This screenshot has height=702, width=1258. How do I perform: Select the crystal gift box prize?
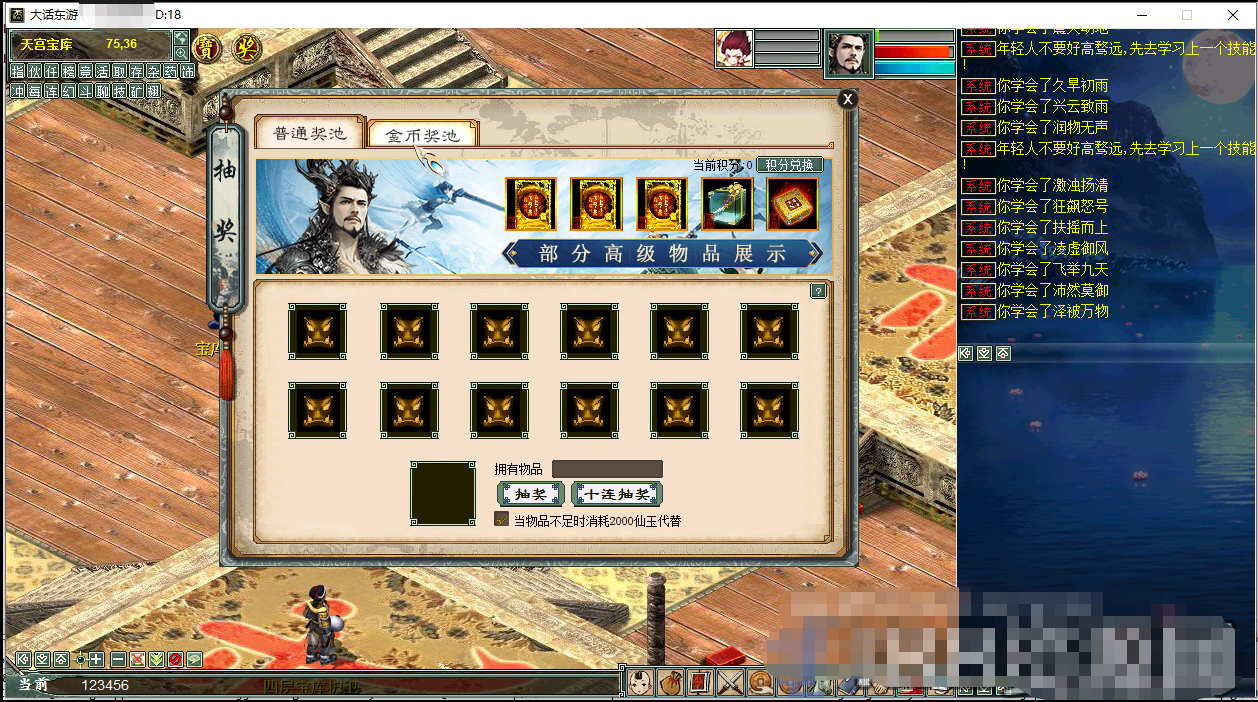click(x=727, y=204)
